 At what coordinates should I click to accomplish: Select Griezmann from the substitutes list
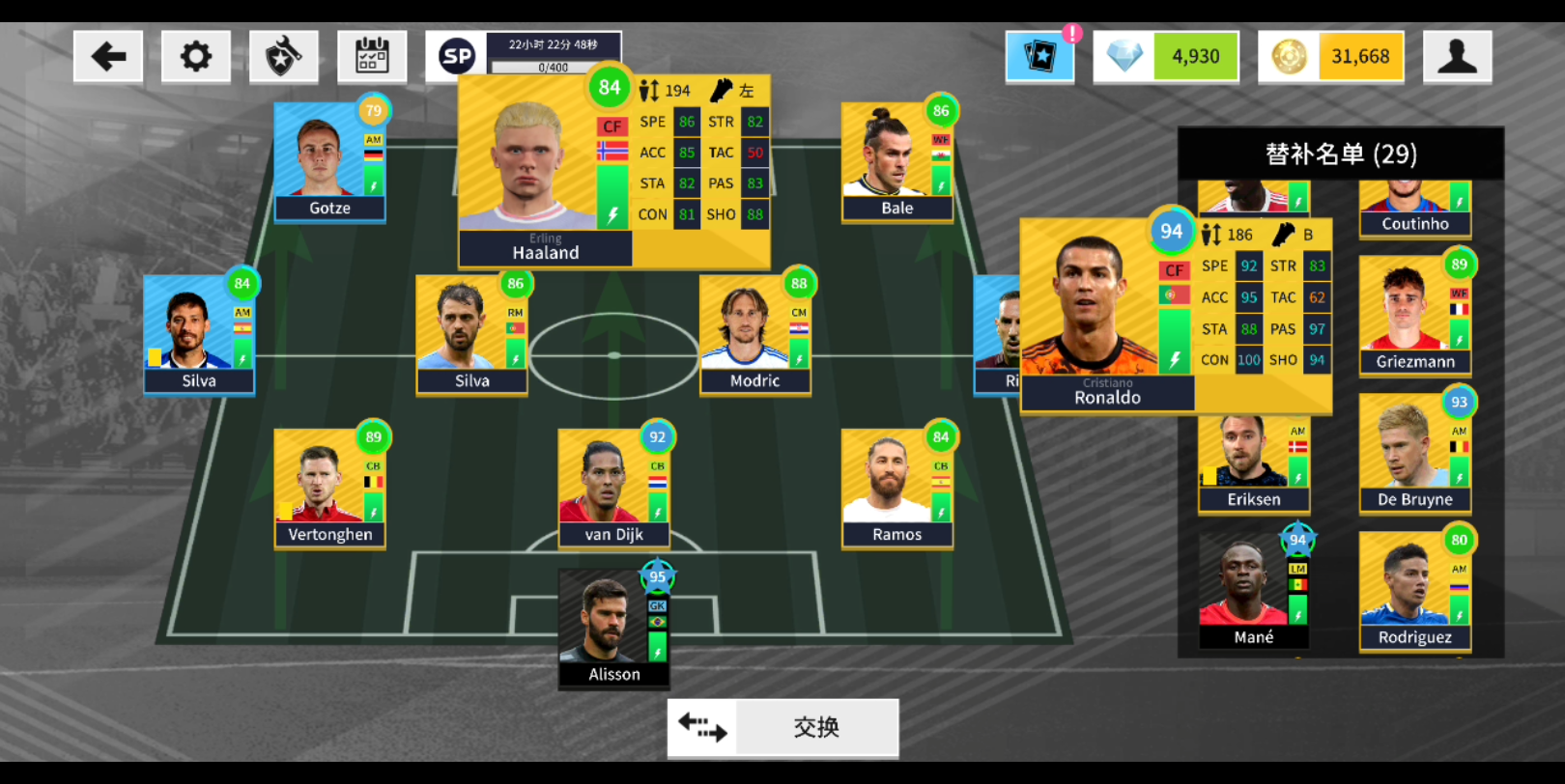(x=1414, y=316)
